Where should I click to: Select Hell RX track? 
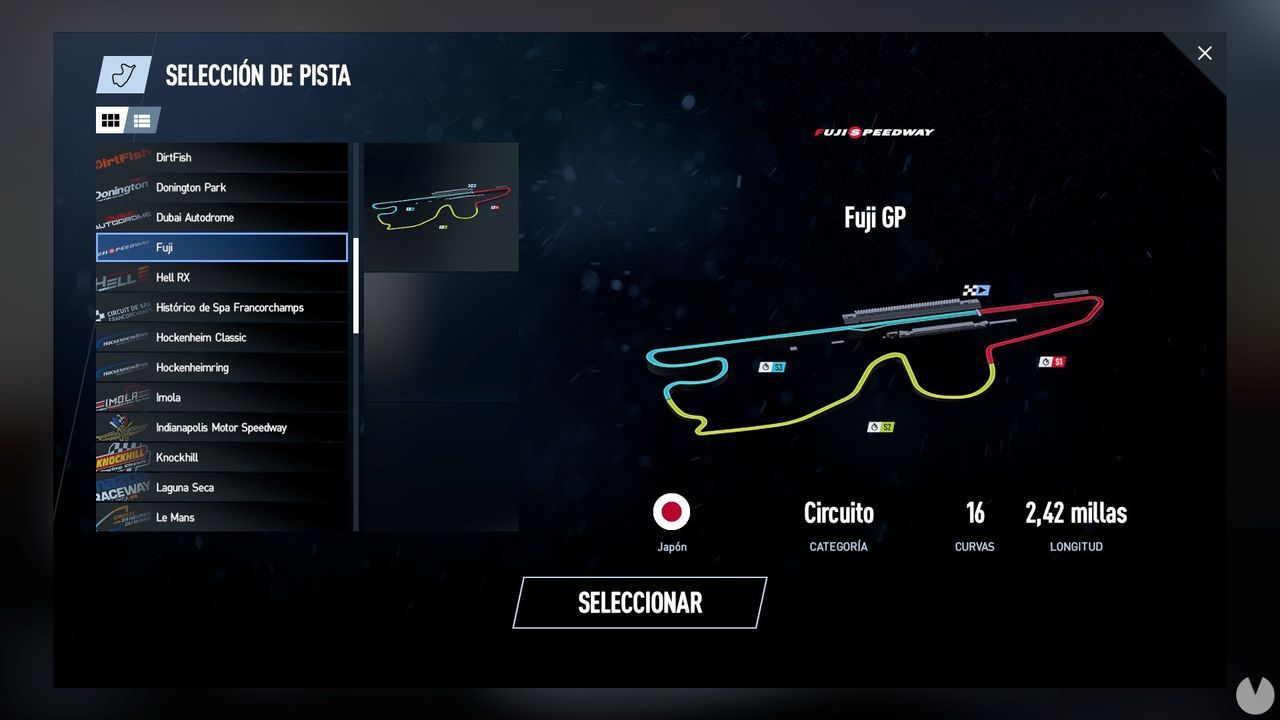(x=222, y=277)
